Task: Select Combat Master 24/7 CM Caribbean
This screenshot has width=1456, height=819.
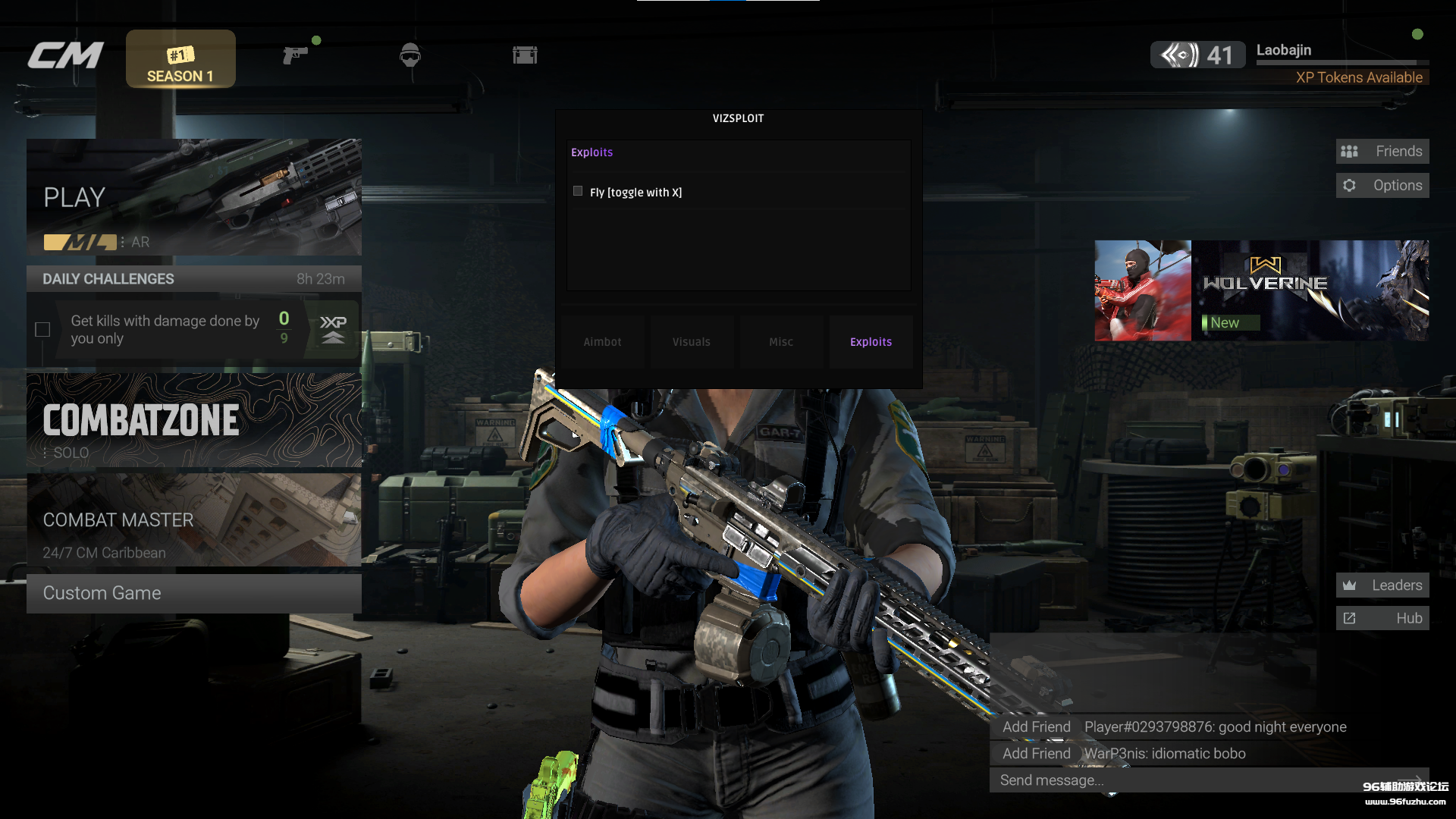Action: coord(193,520)
